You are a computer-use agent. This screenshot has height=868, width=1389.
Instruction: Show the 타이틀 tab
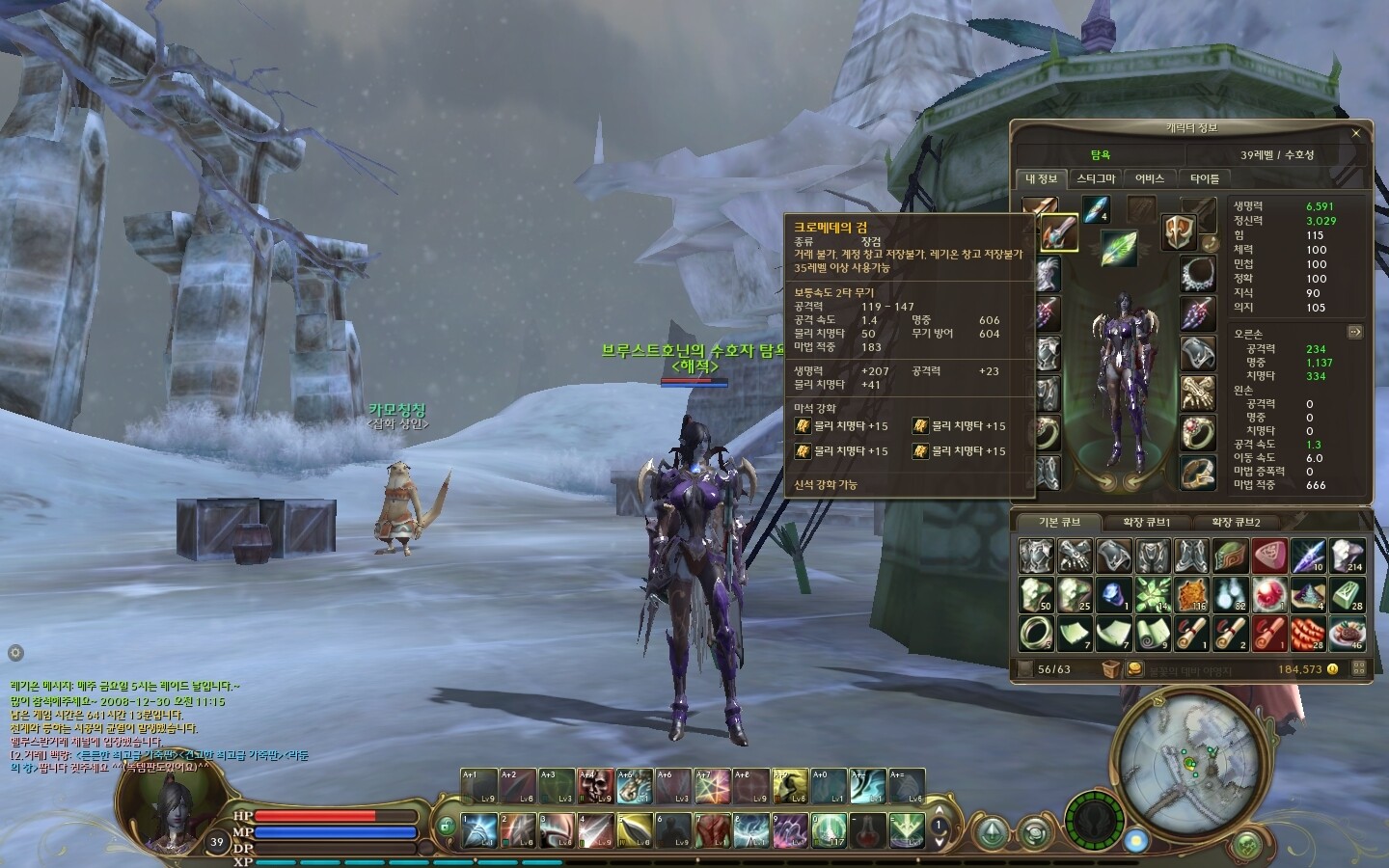[1204, 178]
